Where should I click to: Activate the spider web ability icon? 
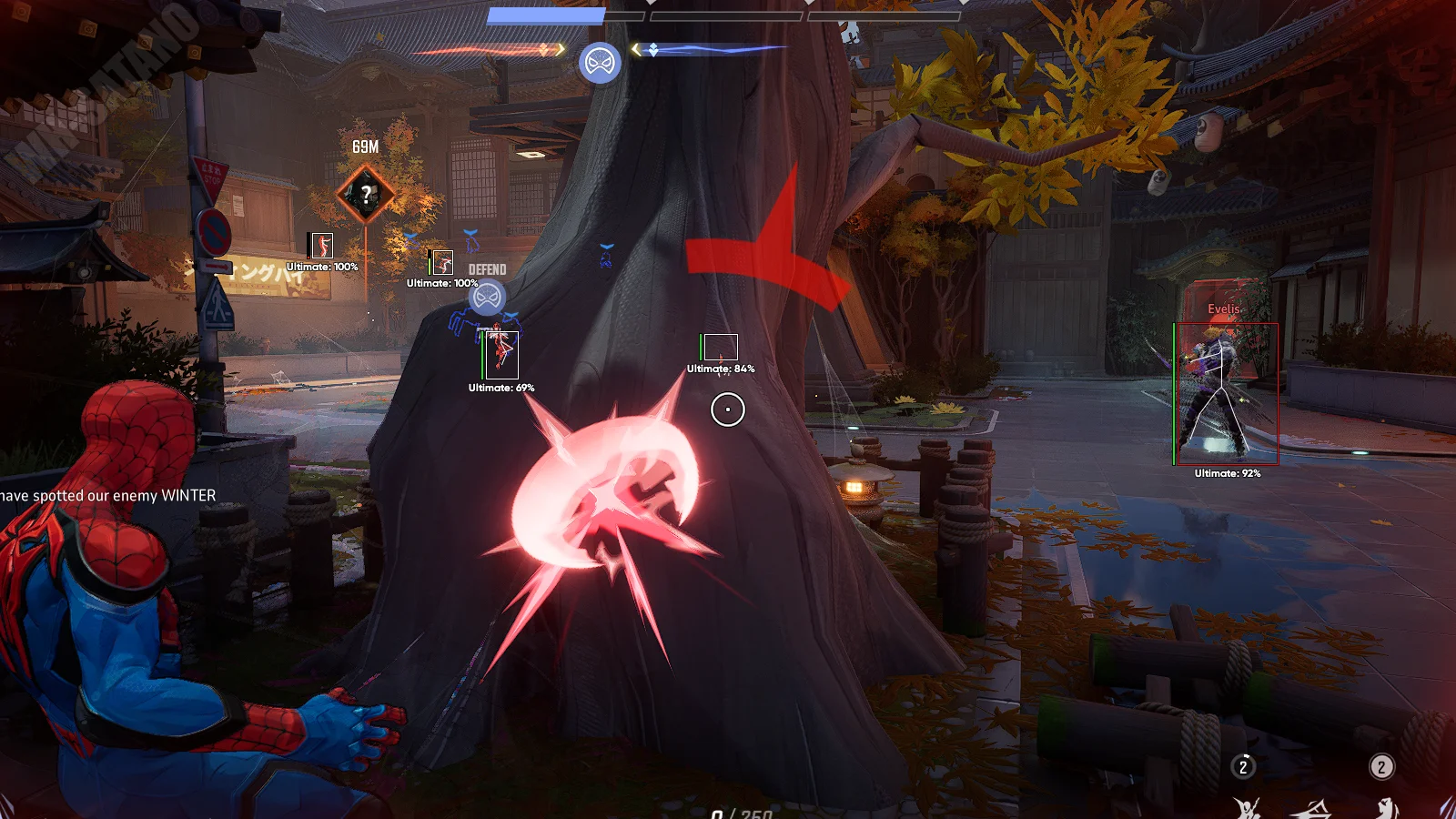(1311, 808)
